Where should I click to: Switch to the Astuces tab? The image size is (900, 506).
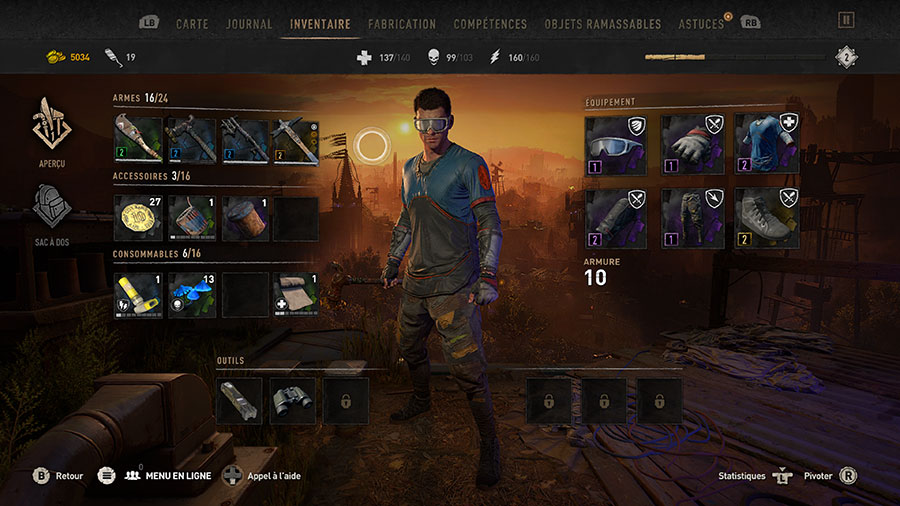[701, 23]
